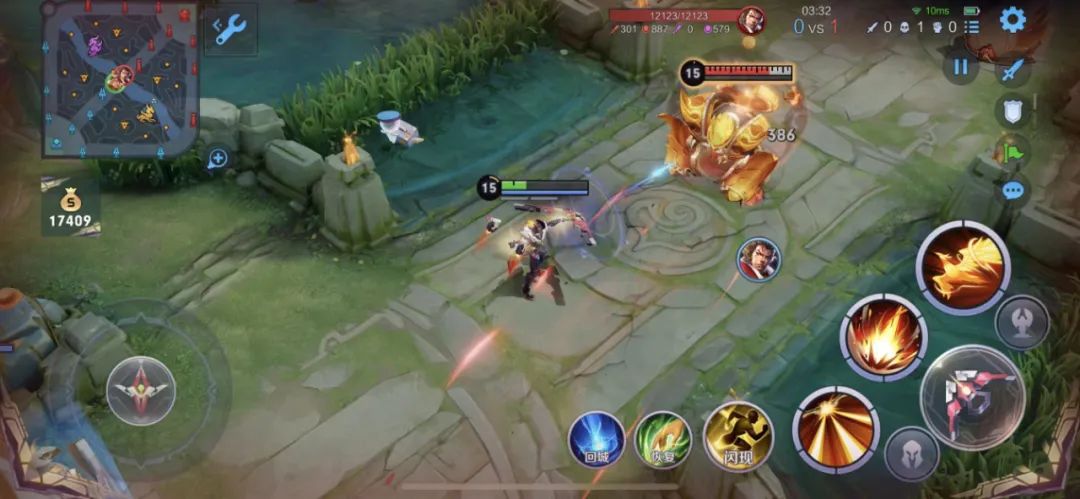1080x499 pixels.
Task: Select the white shield defend signal
Action: pos(1013,111)
